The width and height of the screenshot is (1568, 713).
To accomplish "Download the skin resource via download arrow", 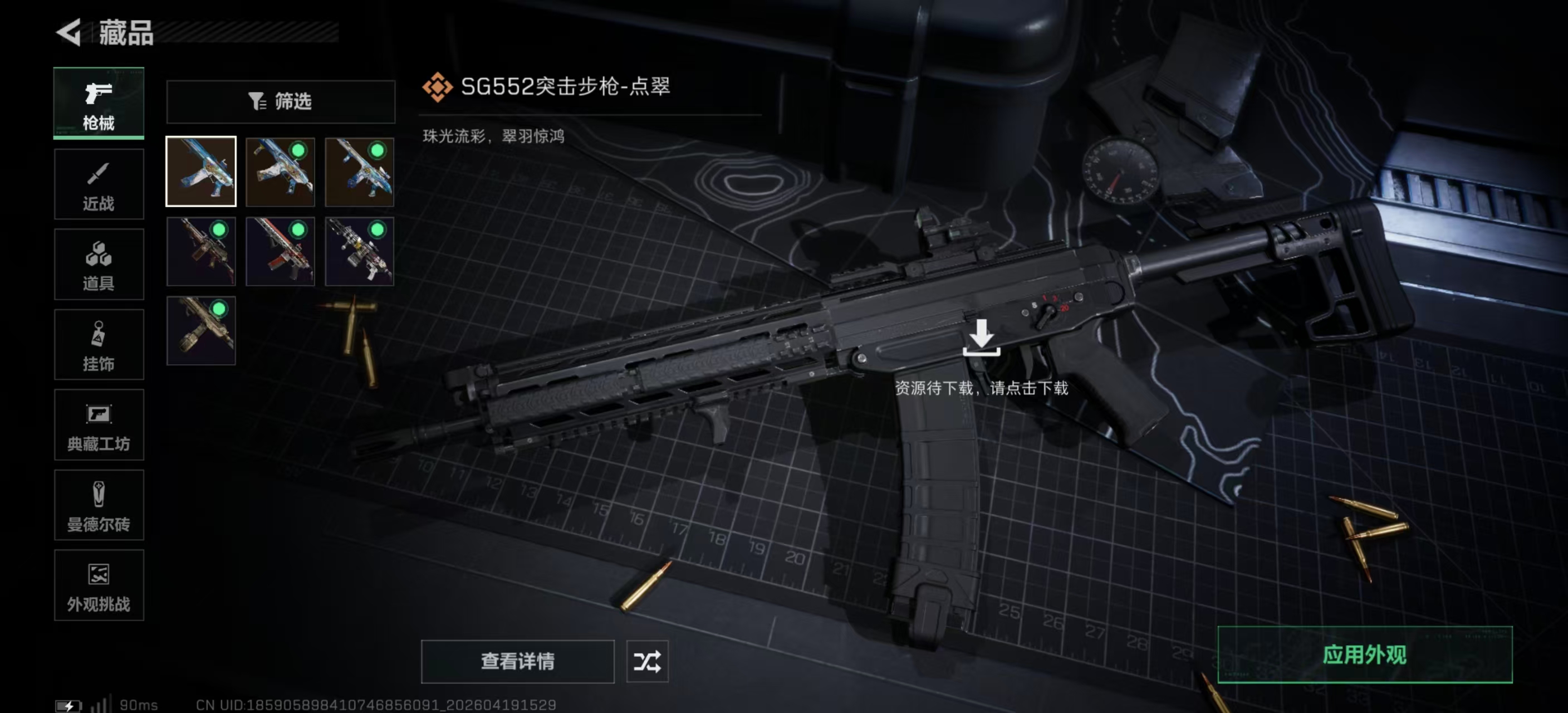I will coord(981,338).
